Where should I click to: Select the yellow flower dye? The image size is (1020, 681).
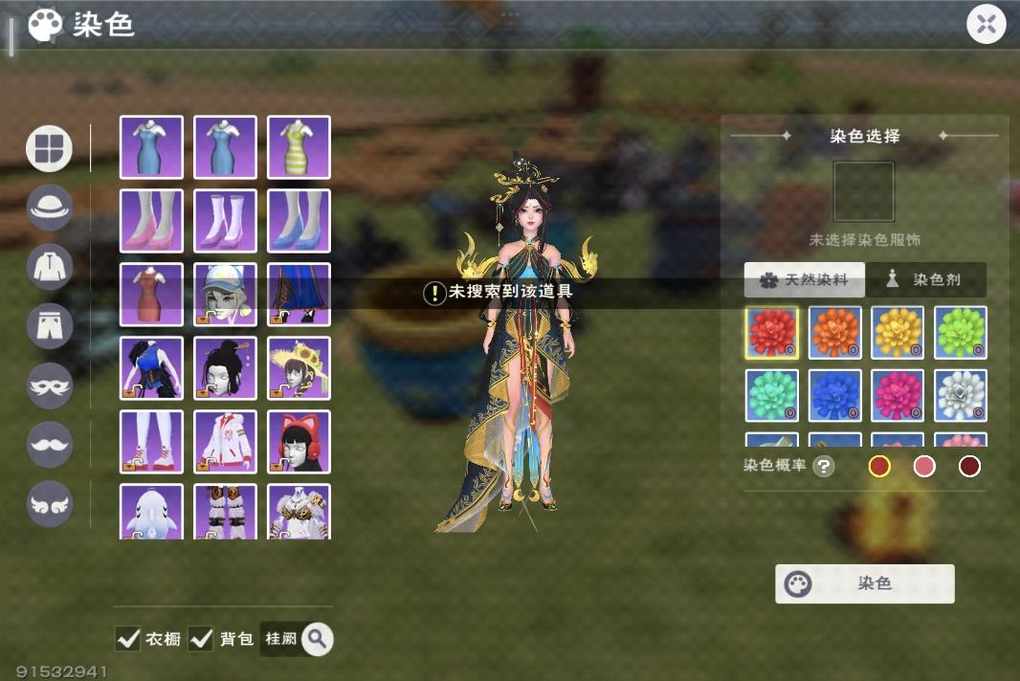point(897,332)
